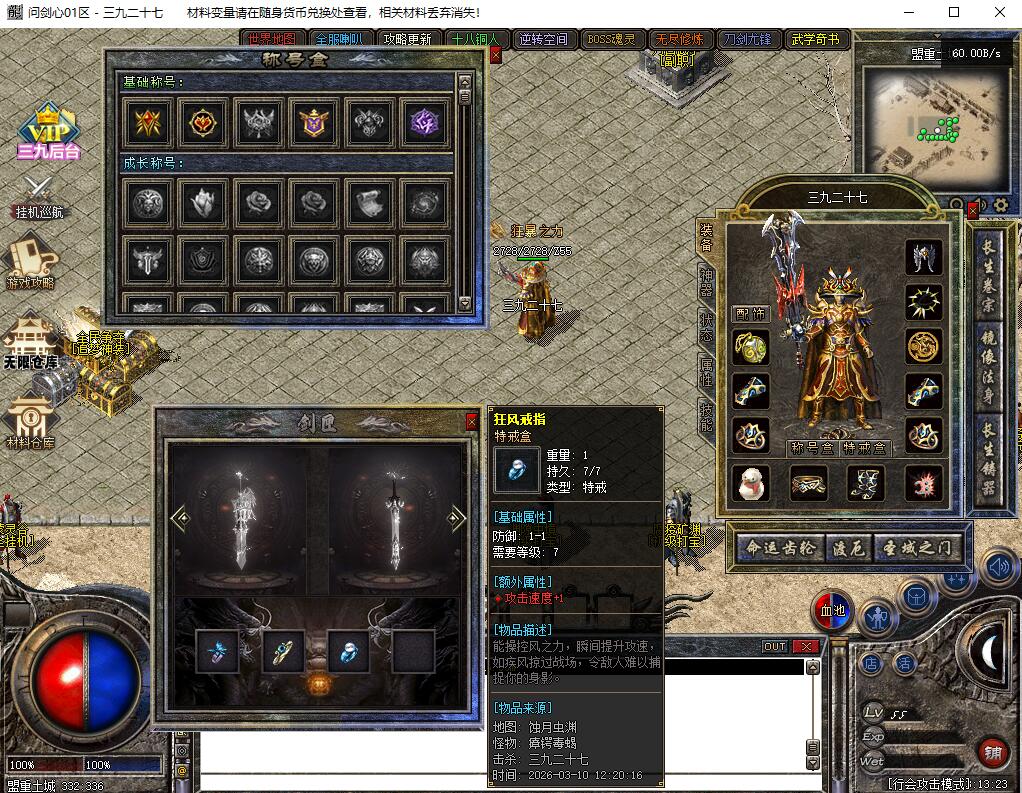The image size is (1022, 793).
Task: Close the 剑匣 sword case panel
Action: [471, 422]
